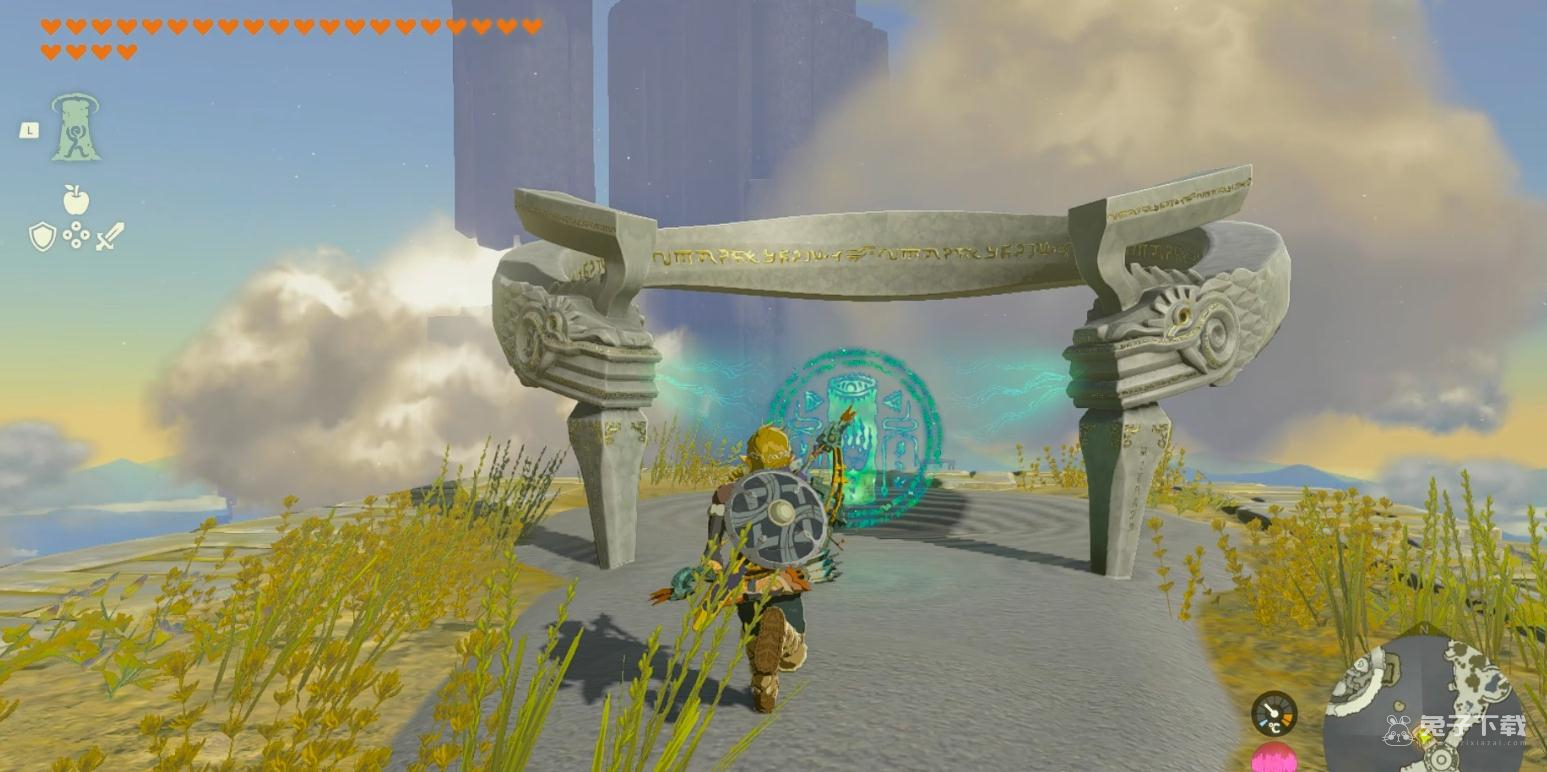1547x772 pixels.
Task: Open the sword weapon quick-select icon
Action: click(110, 236)
